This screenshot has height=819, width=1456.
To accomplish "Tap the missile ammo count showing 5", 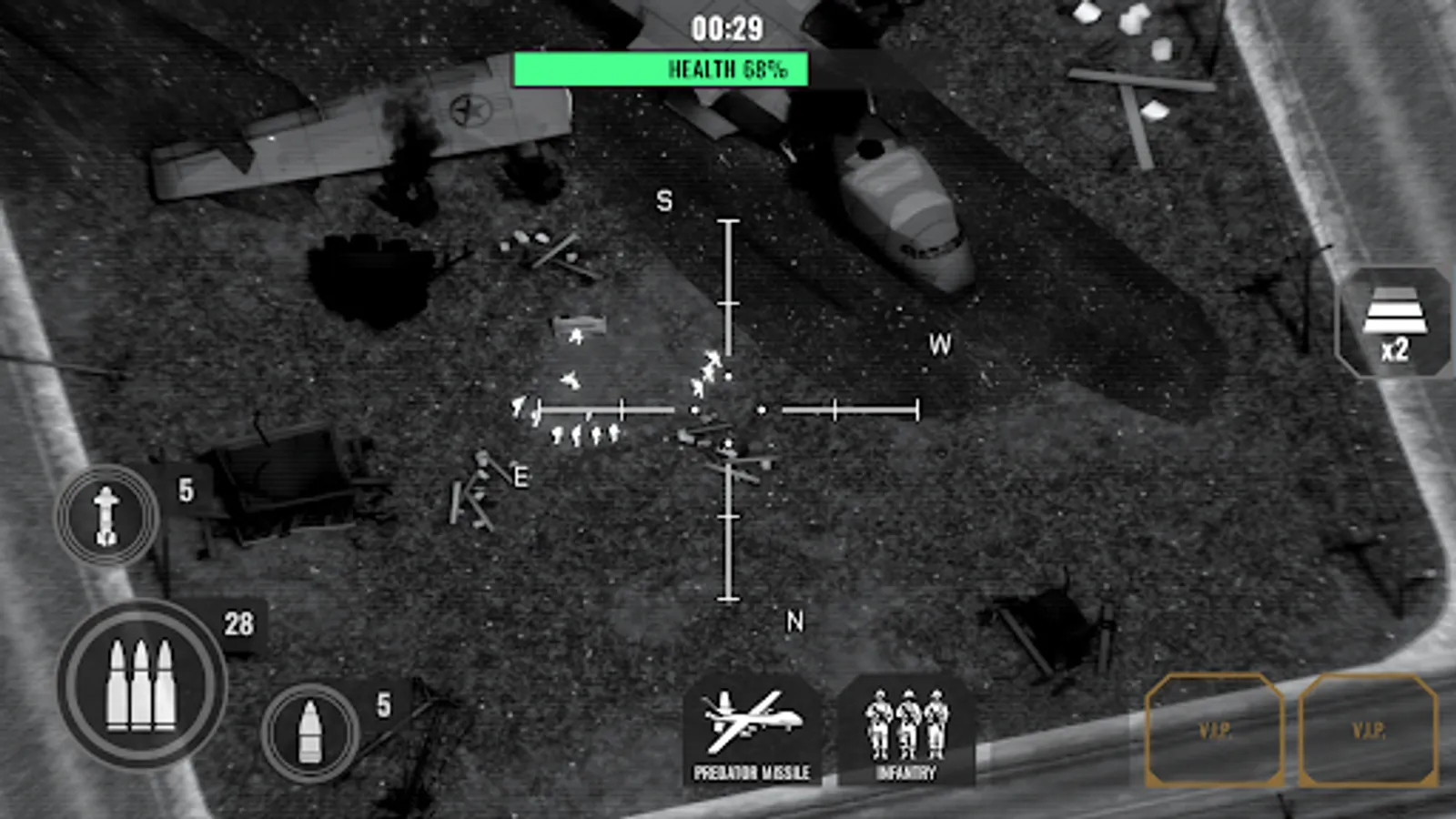I will pyautogui.click(x=185, y=490).
